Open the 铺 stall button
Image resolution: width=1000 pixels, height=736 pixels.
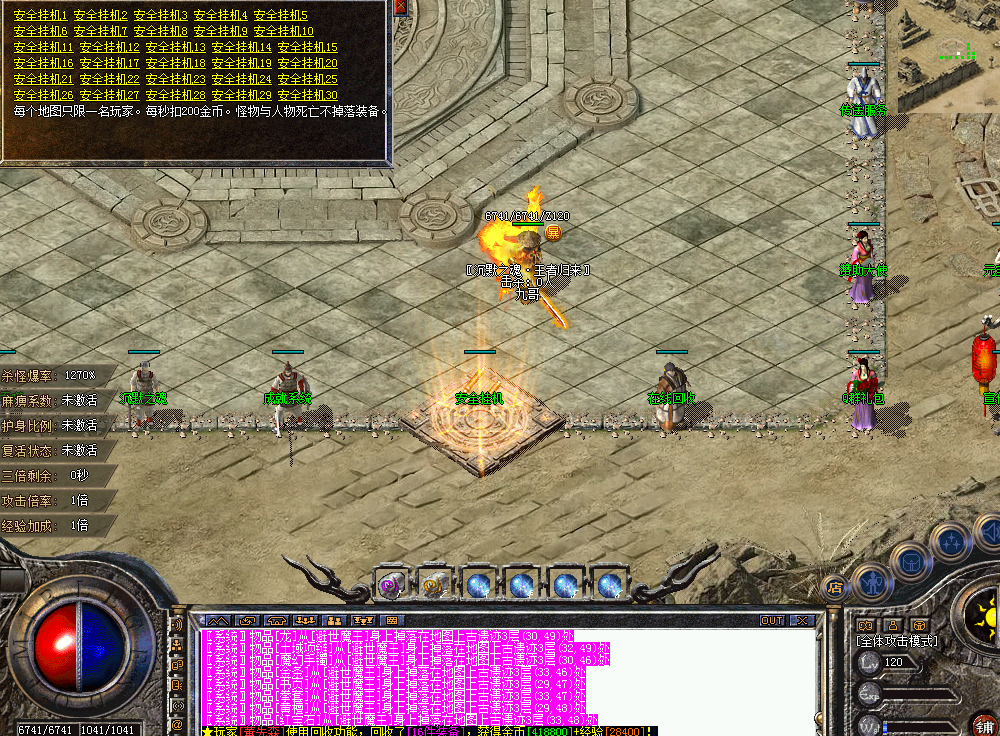pos(984,724)
